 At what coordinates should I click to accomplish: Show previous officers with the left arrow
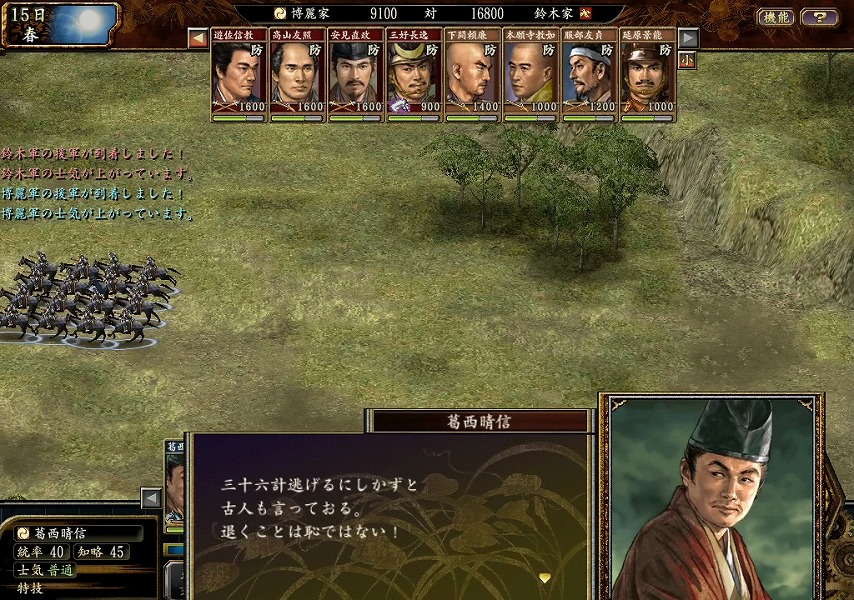tap(198, 39)
